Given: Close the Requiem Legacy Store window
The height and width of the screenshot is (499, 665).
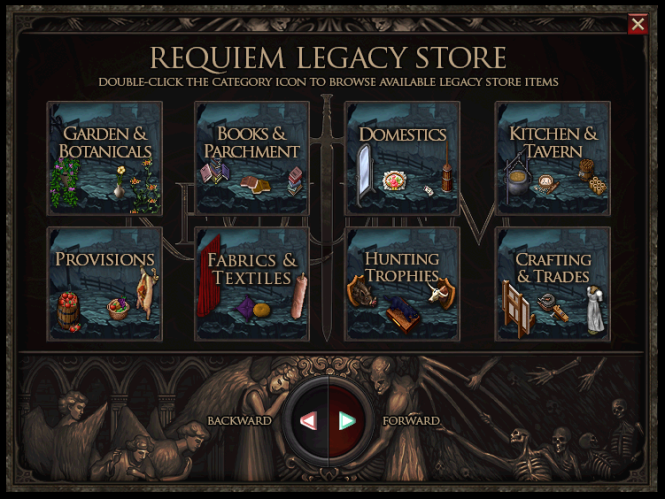Looking at the screenshot, I should (x=637, y=24).
